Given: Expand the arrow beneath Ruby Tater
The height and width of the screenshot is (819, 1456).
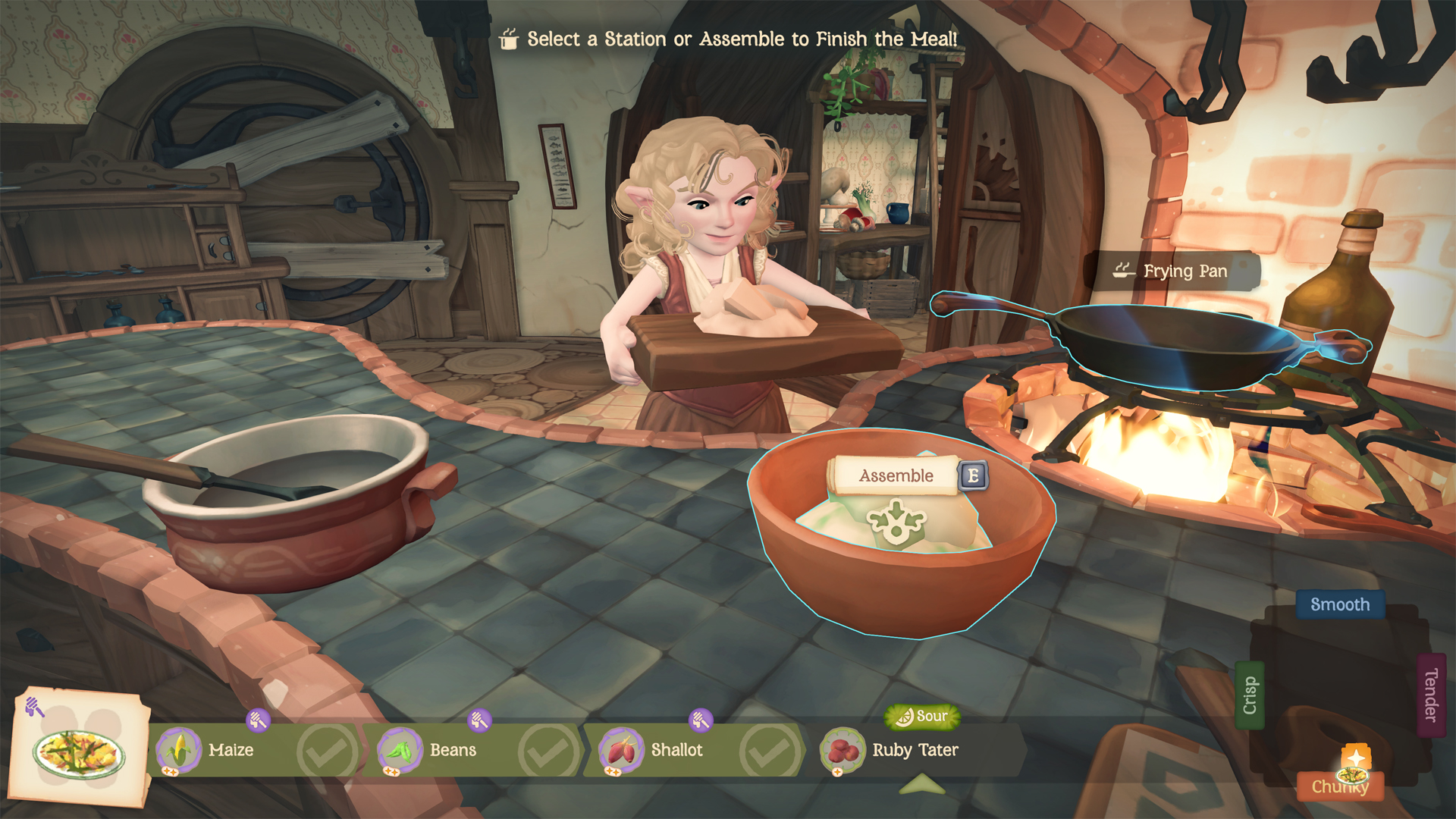Looking at the screenshot, I should point(921,785).
